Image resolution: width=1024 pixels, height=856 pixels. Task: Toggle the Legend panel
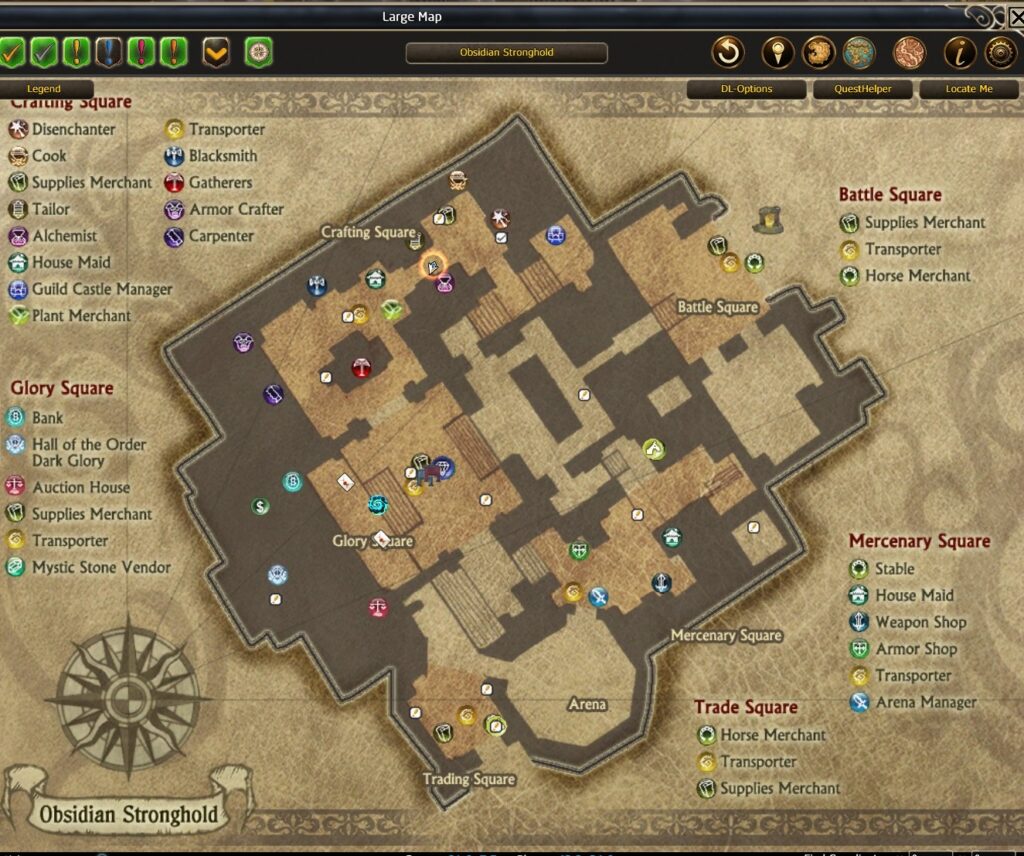point(45,89)
